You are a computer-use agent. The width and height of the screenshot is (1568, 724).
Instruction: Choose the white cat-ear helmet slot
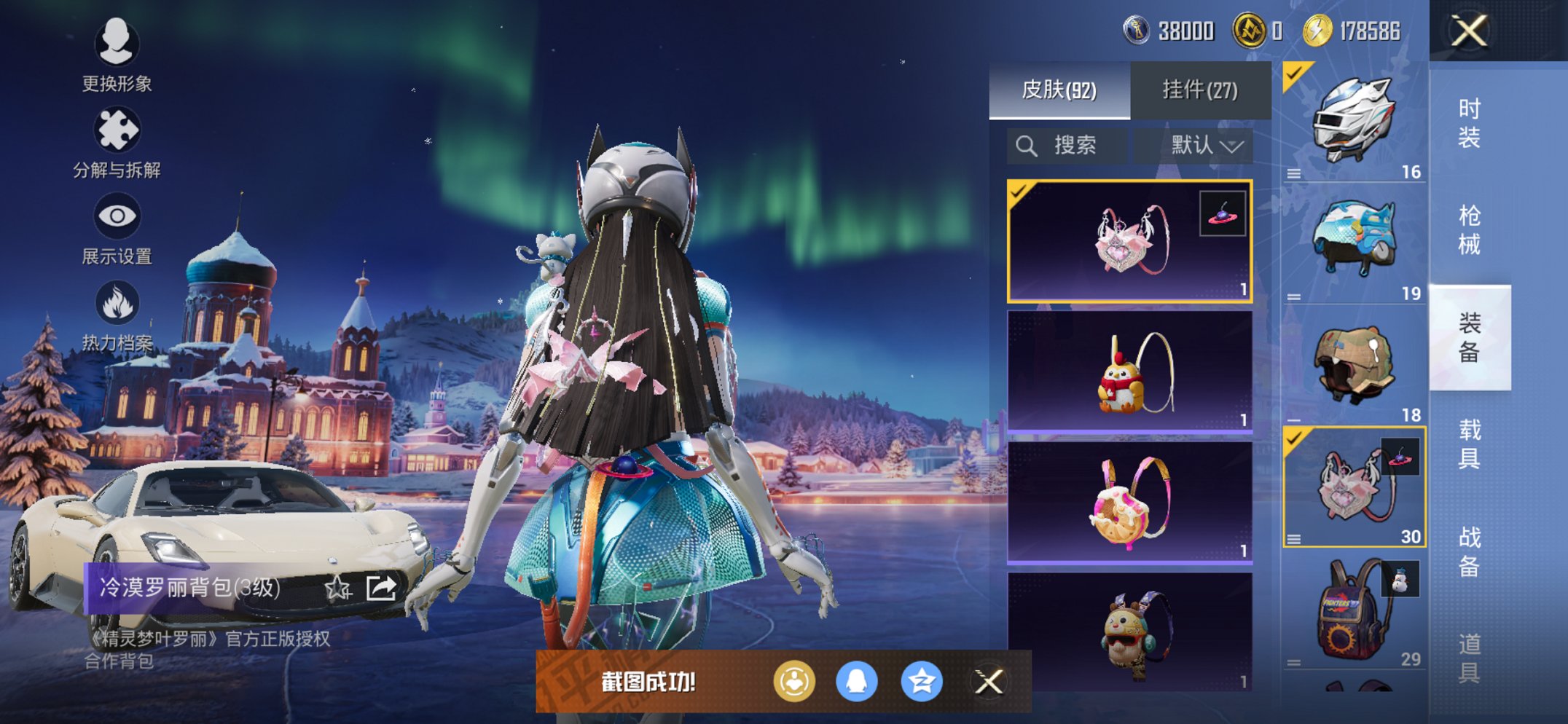tap(1354, 121)
